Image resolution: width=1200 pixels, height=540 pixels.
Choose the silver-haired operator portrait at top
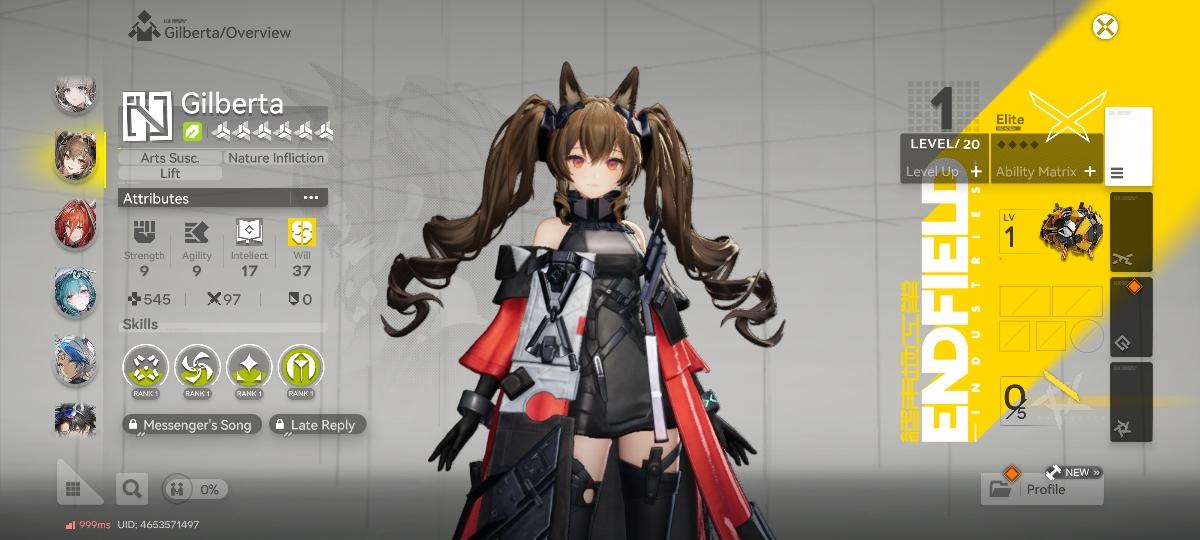click(76, 95)
